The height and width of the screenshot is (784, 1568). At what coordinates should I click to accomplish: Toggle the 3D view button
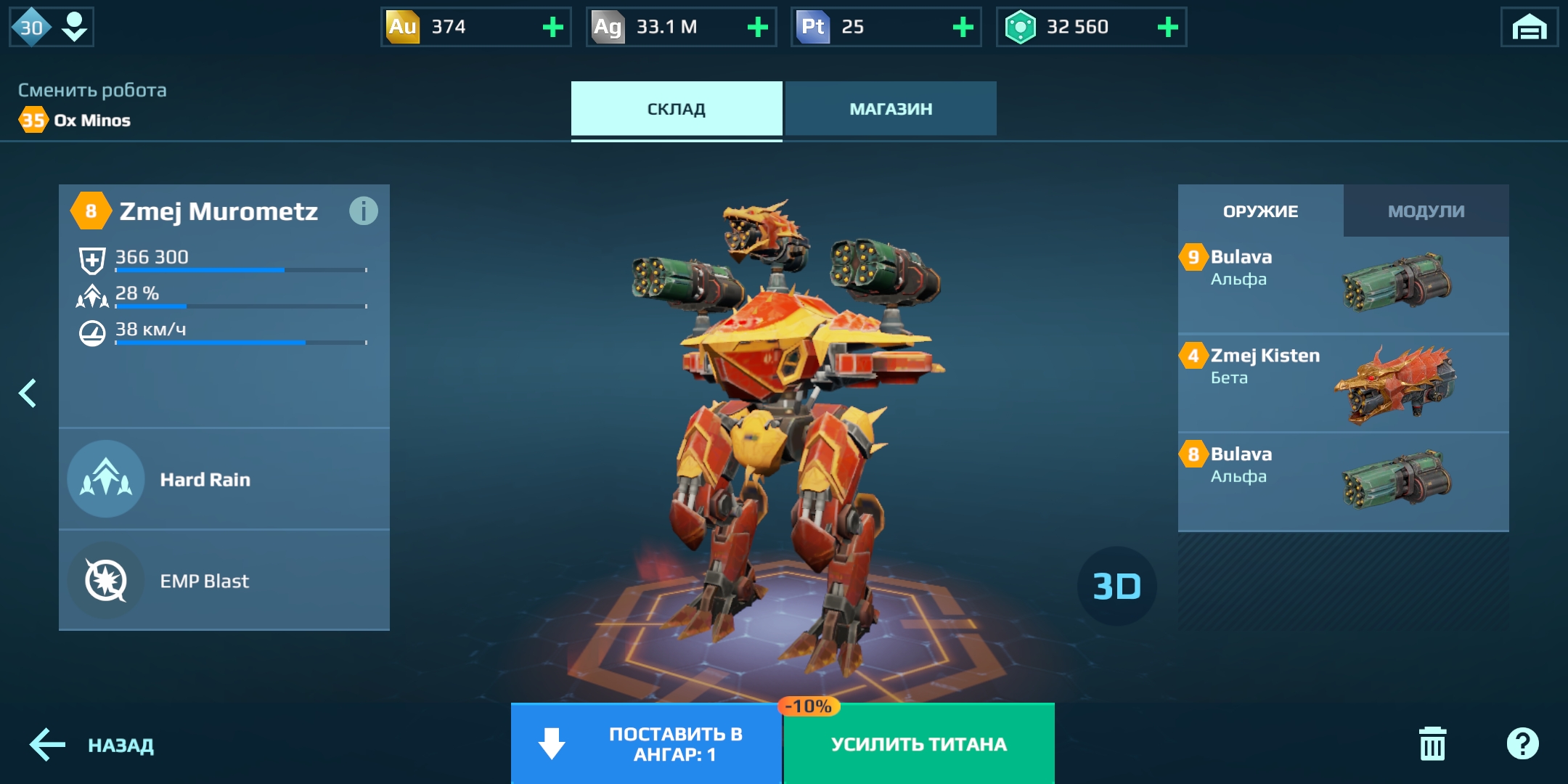pyautogui.click(x=1116, y=587)
